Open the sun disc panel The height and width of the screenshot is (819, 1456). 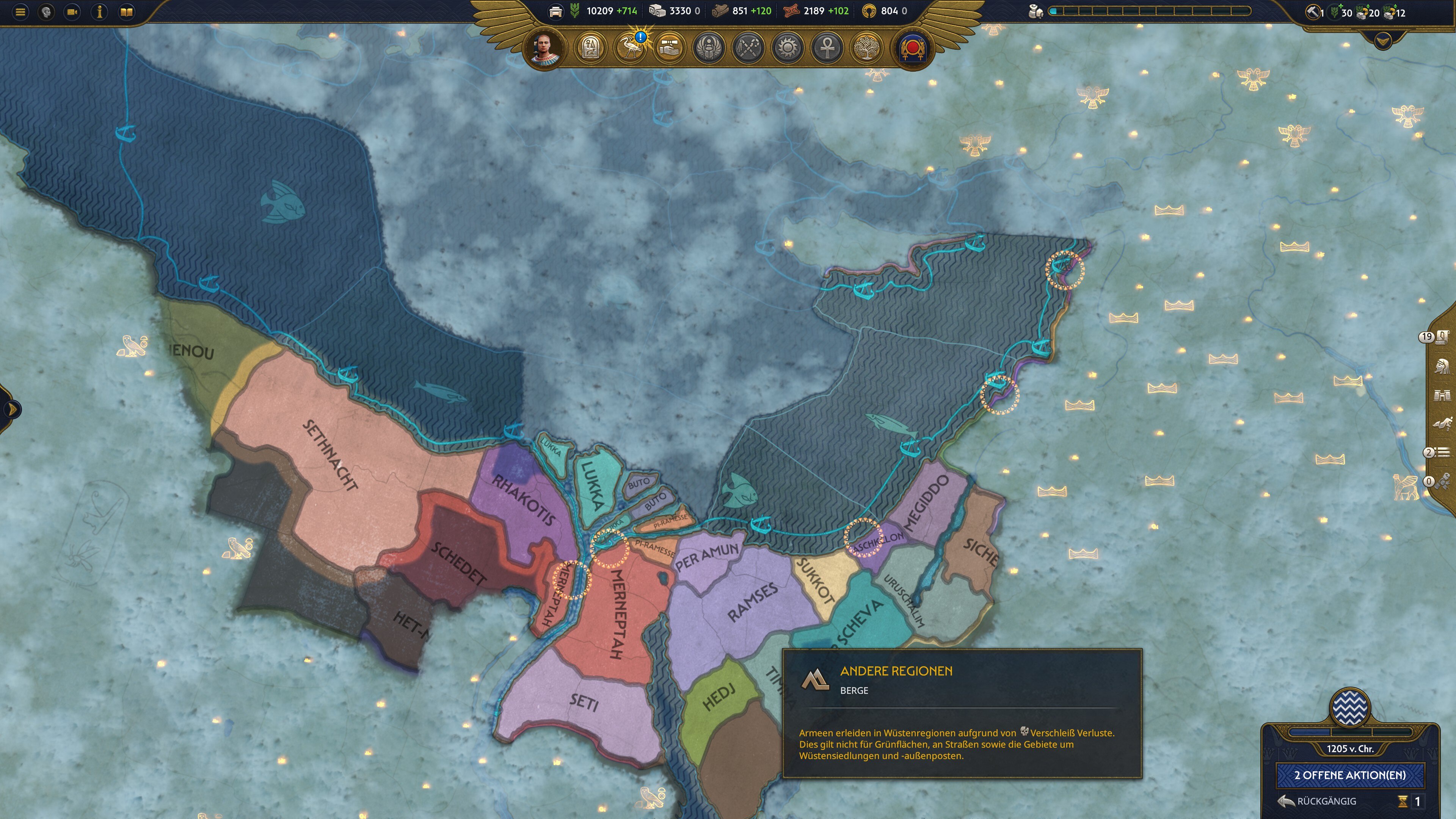pos(788,48)
